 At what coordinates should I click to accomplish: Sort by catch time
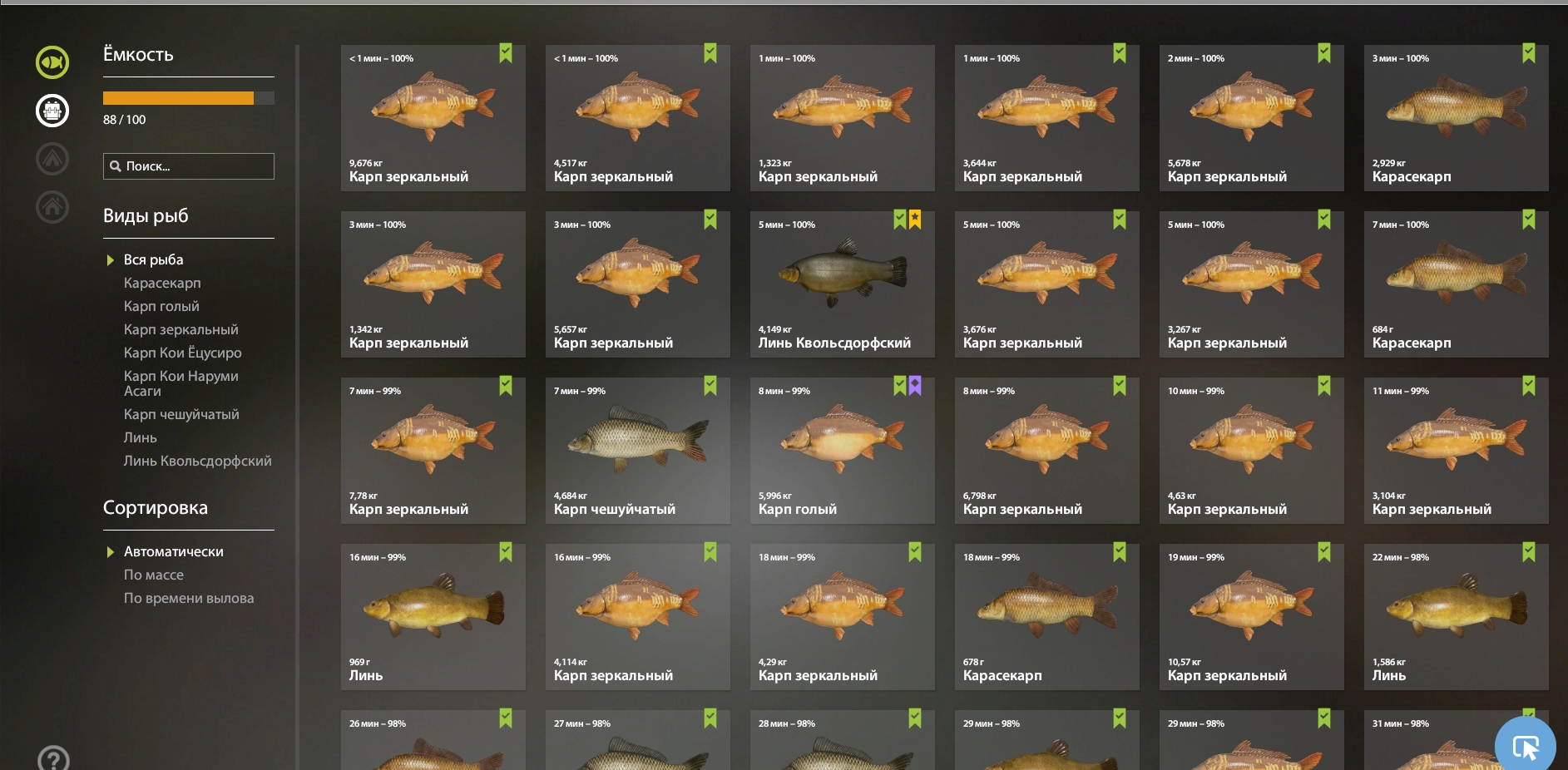click(189, 599)
